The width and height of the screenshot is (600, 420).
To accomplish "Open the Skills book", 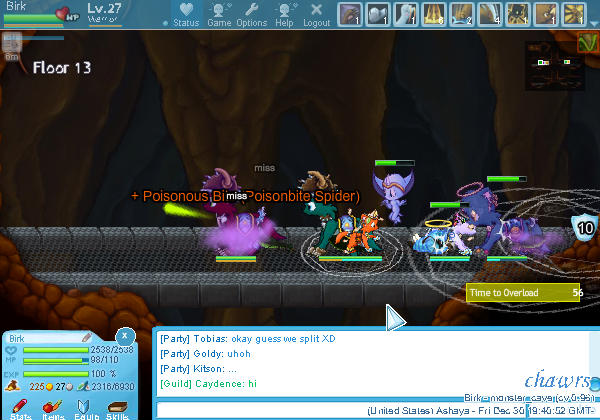I will click(x=118, y=409).
